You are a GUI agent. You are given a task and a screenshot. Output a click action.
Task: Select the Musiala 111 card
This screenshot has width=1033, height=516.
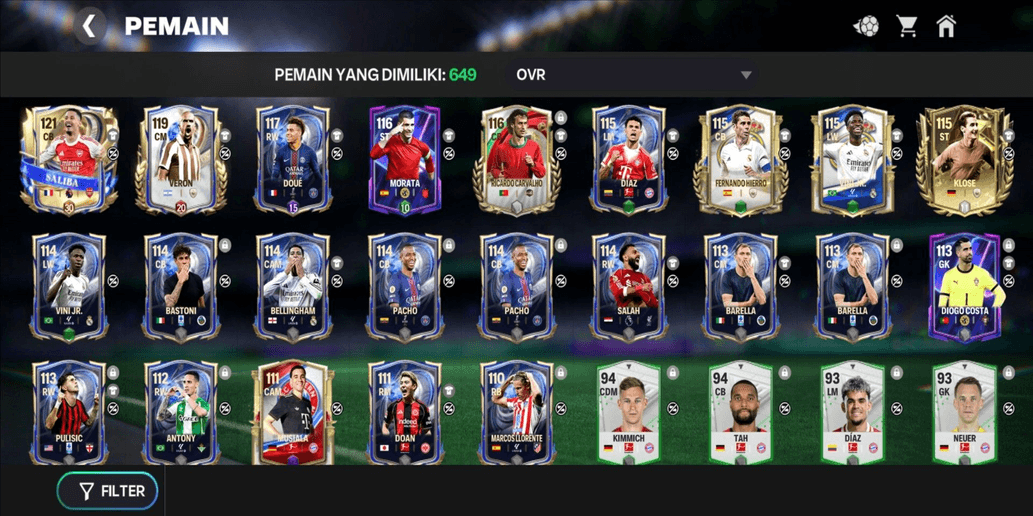(292, 413)
